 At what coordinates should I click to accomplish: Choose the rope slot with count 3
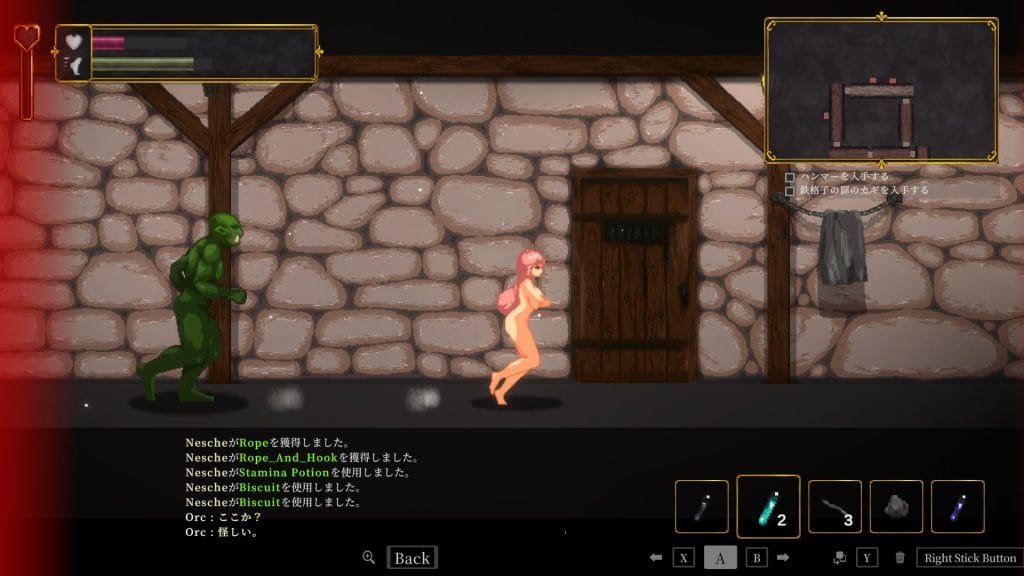tap(834, 507)
